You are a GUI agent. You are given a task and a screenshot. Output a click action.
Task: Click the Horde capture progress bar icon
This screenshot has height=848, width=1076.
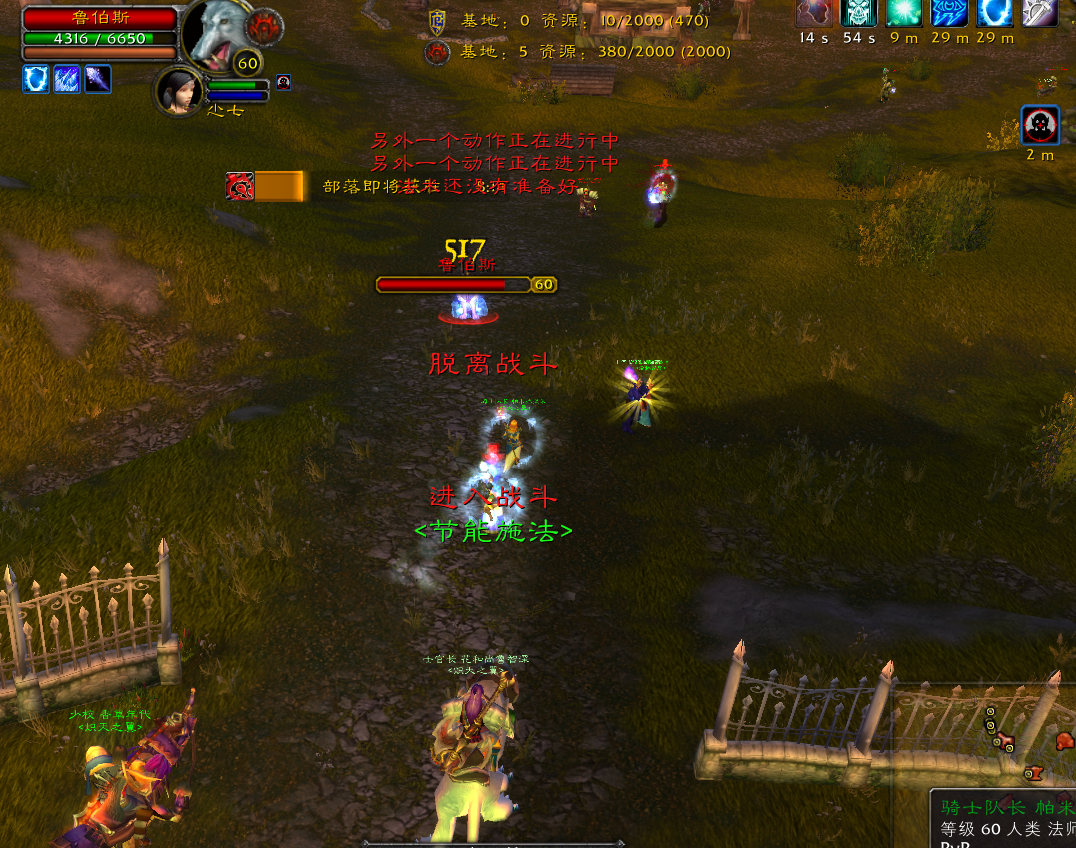coord(240,186)
